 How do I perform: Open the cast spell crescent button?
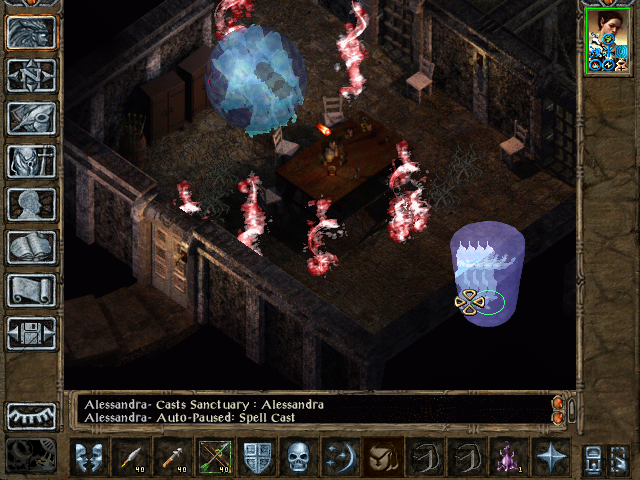pyautogui.click(x=340, y=457)
